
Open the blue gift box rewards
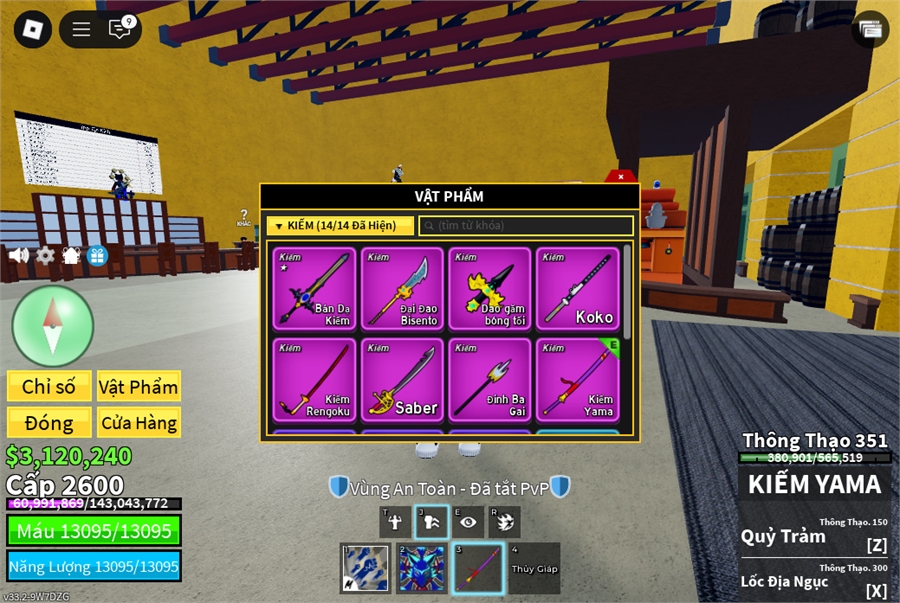point(97,255)
